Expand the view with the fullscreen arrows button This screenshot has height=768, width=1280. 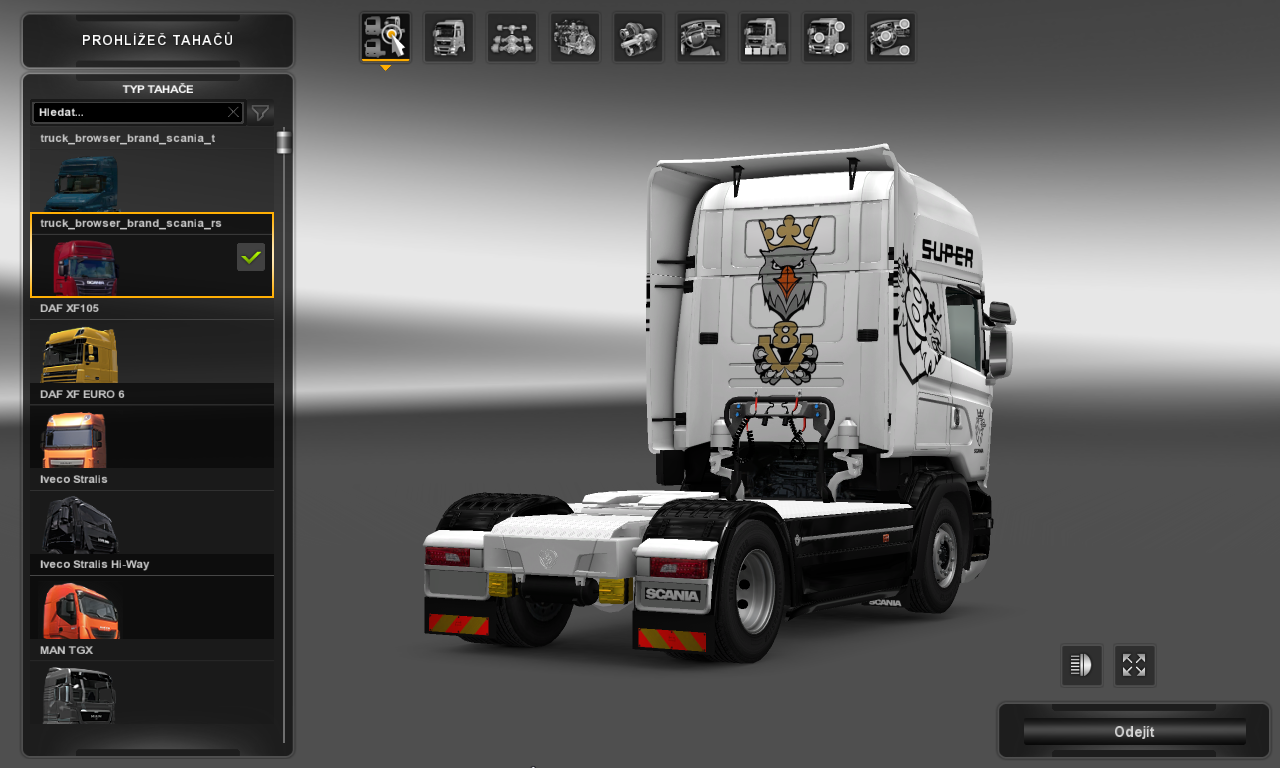(x=1134, y=666)
